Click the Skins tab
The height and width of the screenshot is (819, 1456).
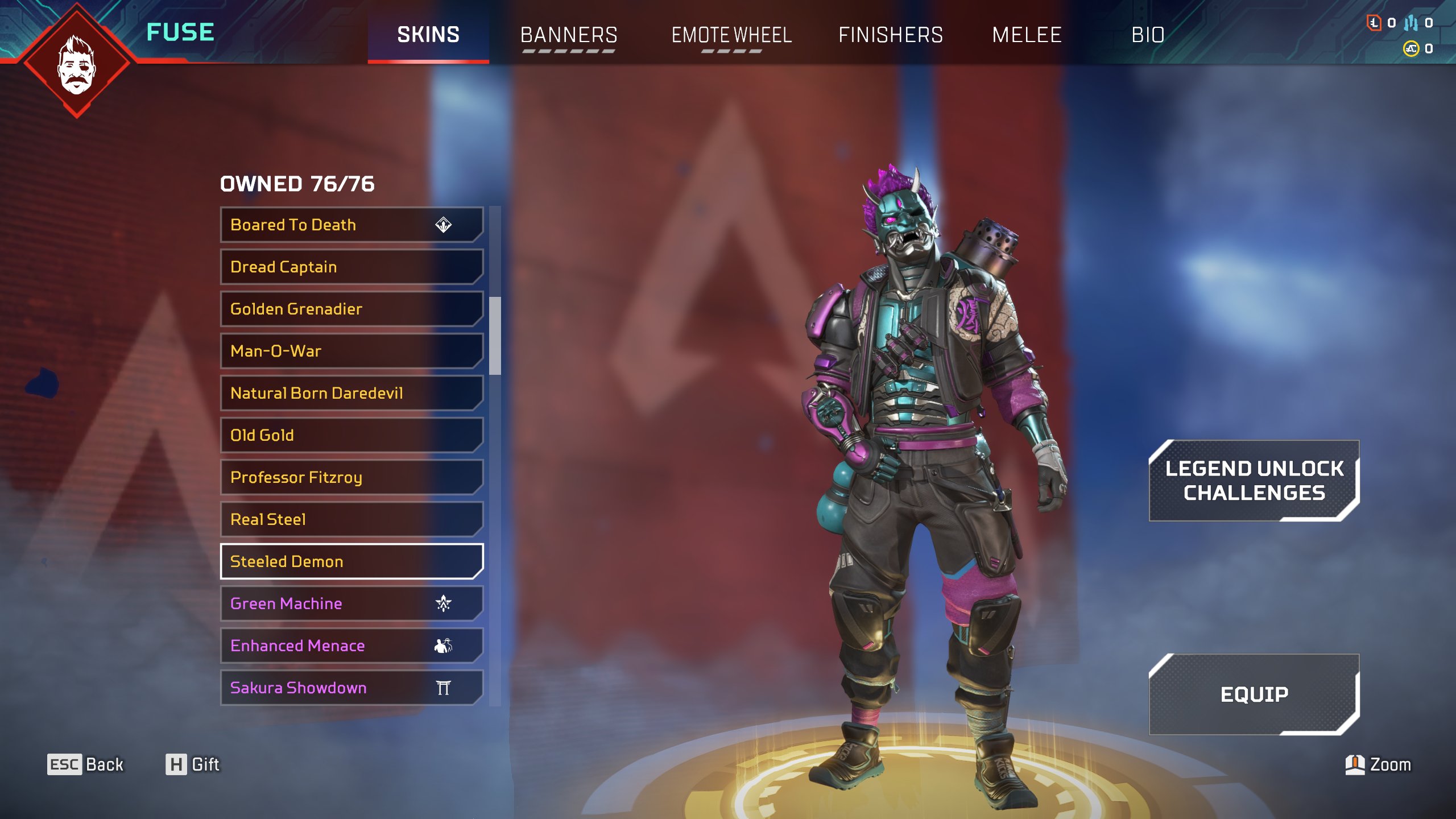428,35
